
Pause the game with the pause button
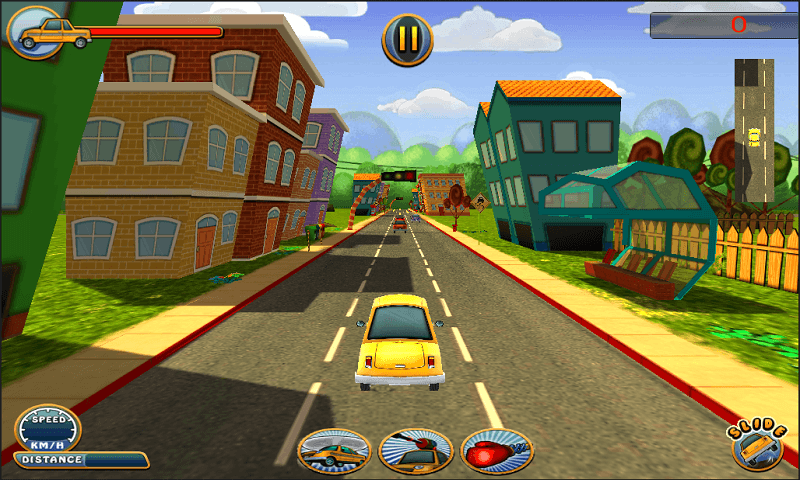pyautogui.click(x=407, y=39)
